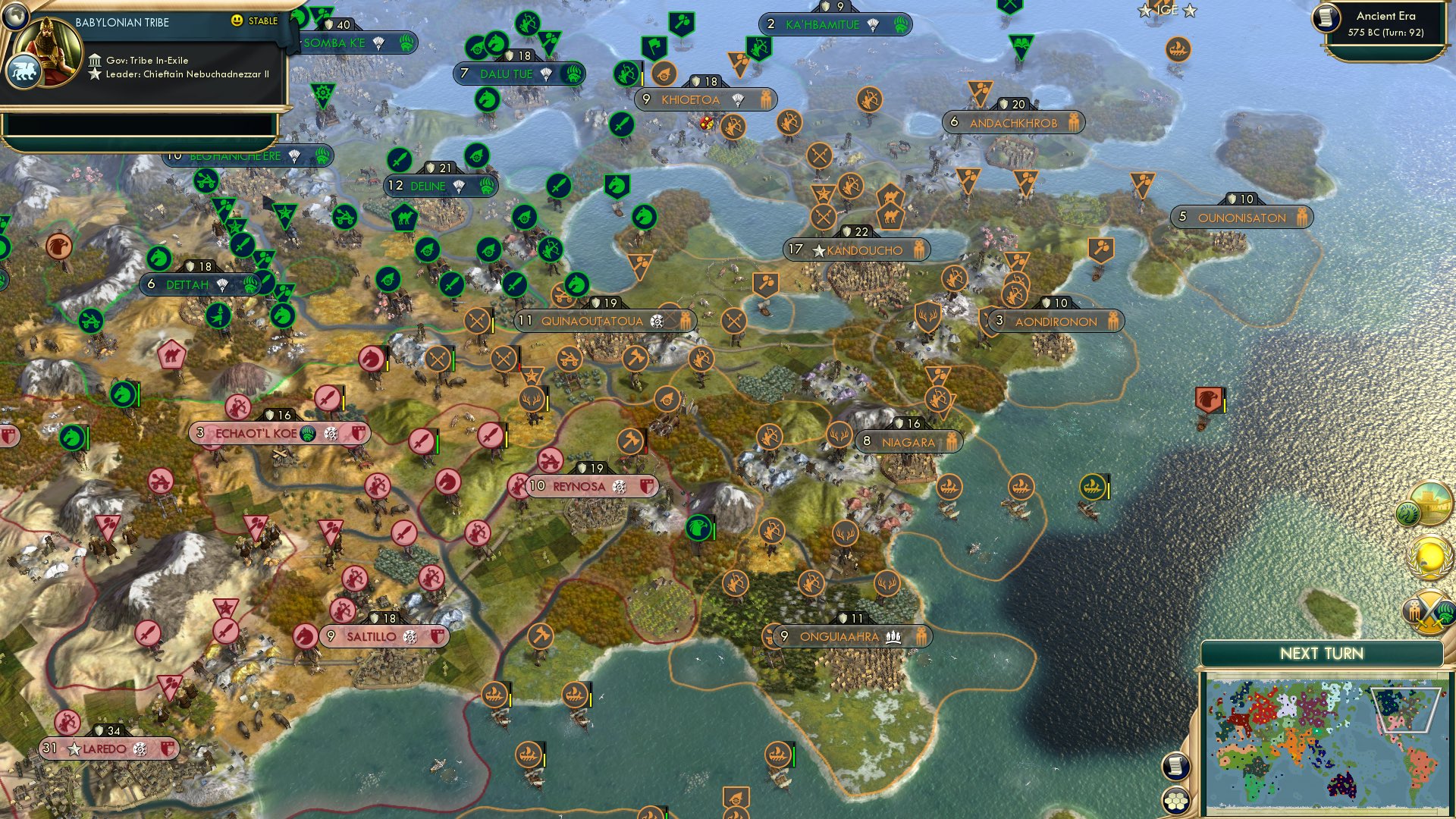
Task: Toggle the hex grid overlay icon near minimap
Action: tap(1175, 801)
